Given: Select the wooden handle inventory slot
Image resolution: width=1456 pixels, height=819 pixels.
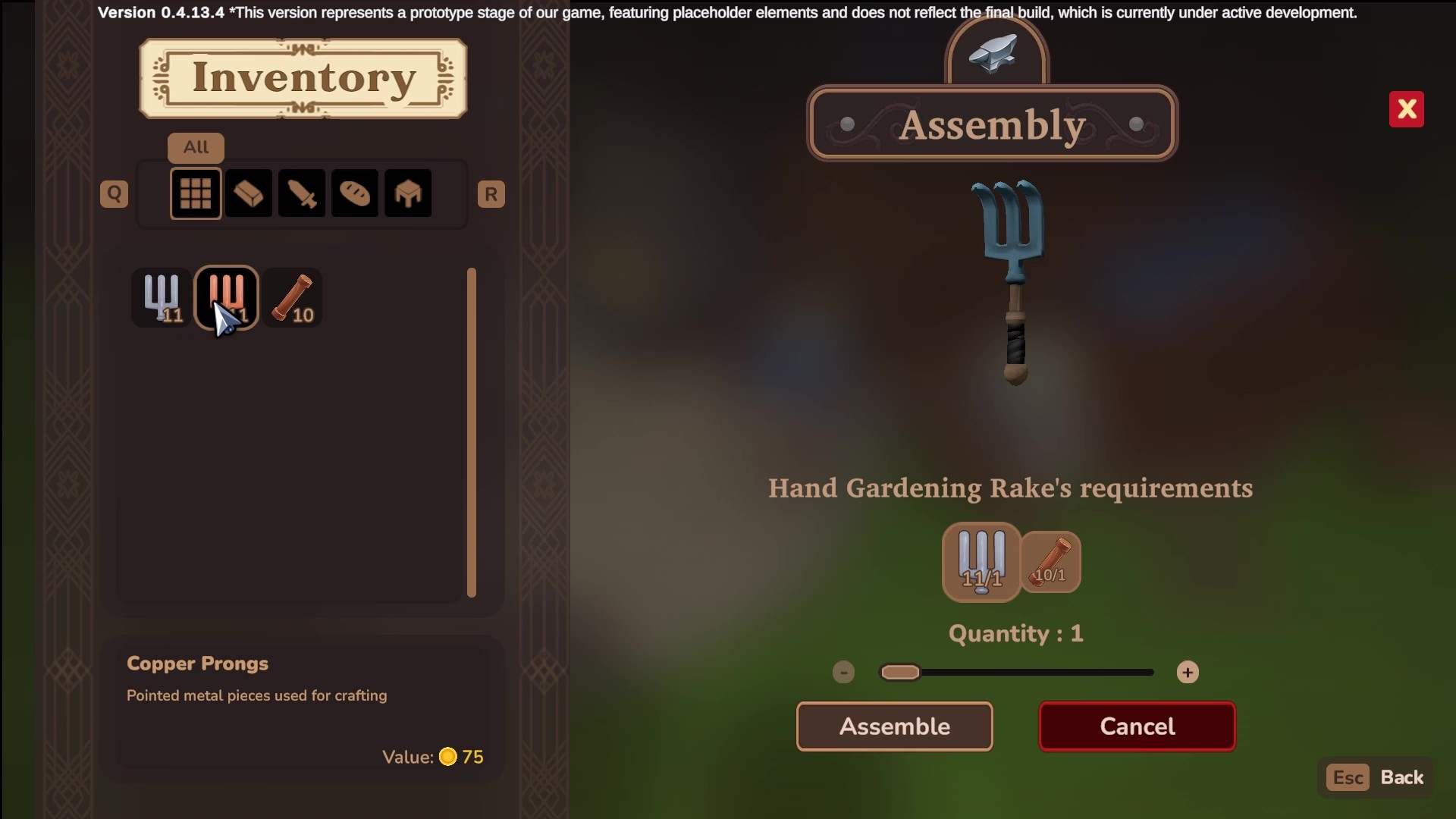Looking at the screenshot, I should [293, 297].
